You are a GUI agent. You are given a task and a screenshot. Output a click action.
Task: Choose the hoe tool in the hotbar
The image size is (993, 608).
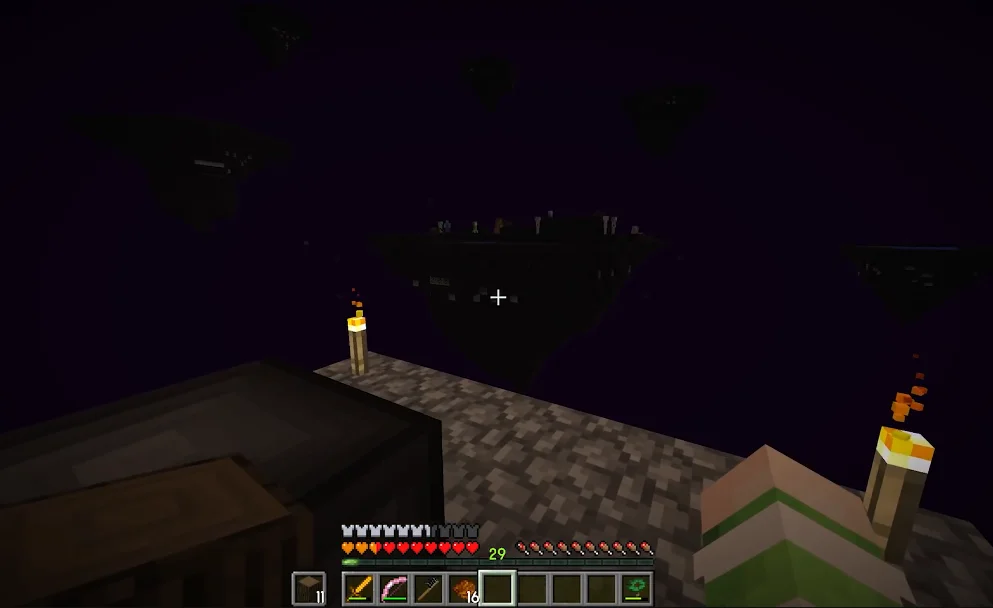429,588
